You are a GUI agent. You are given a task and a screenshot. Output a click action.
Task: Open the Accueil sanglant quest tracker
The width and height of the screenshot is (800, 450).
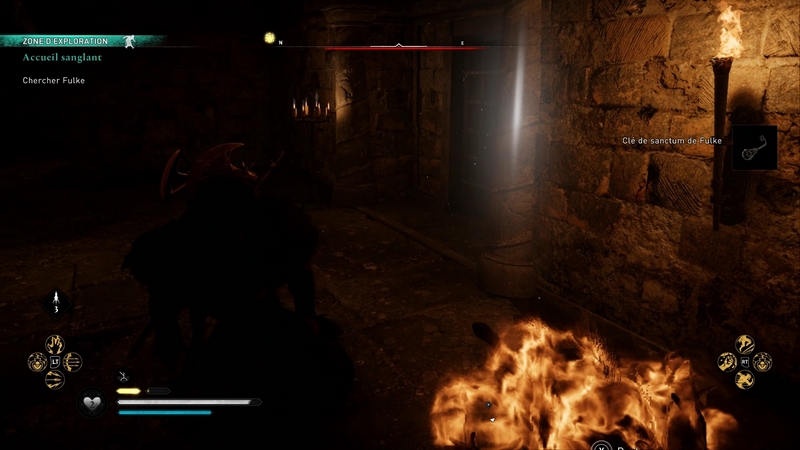62,58
